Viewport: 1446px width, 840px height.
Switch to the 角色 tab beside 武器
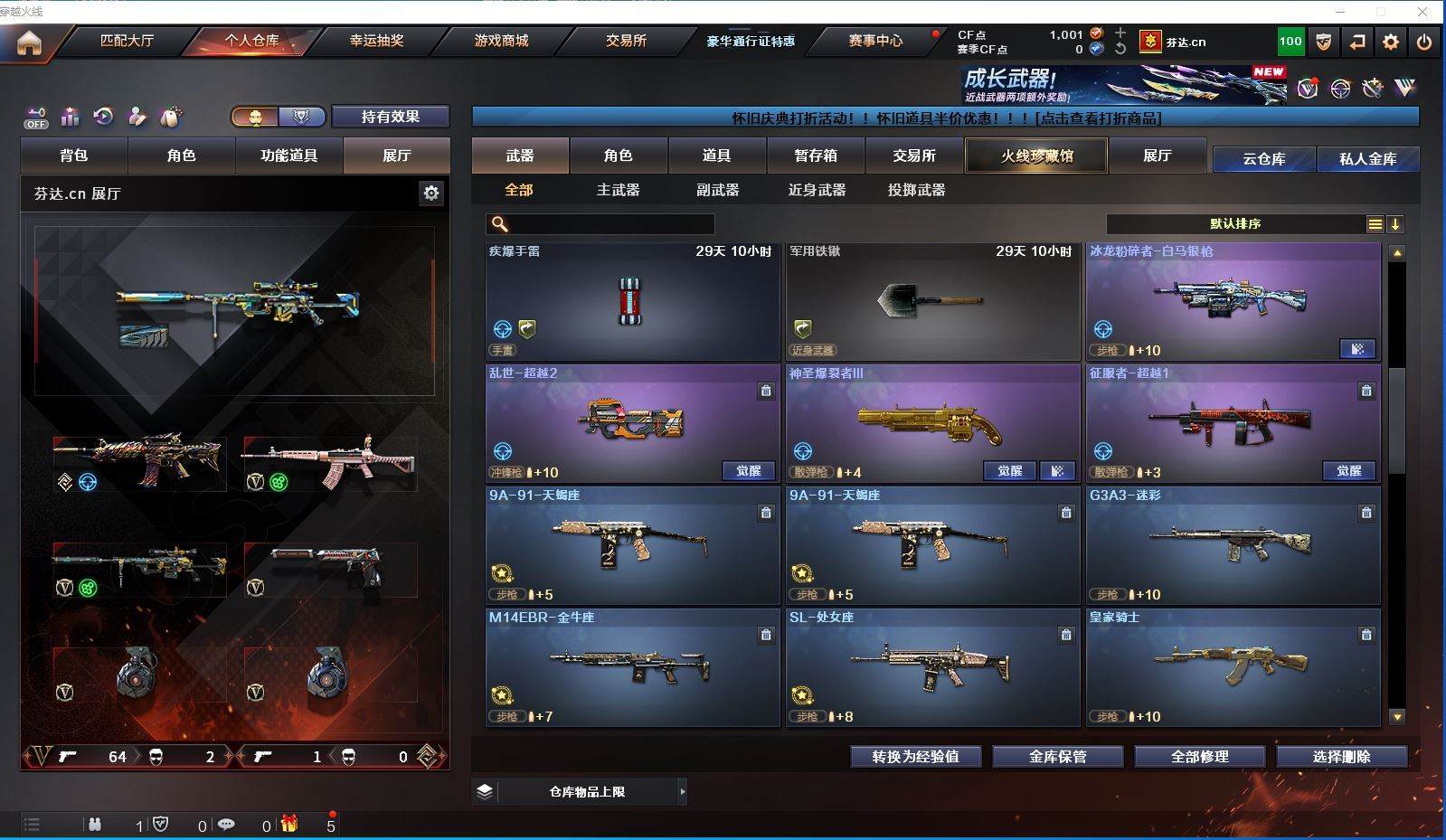[x=618, y=156]
